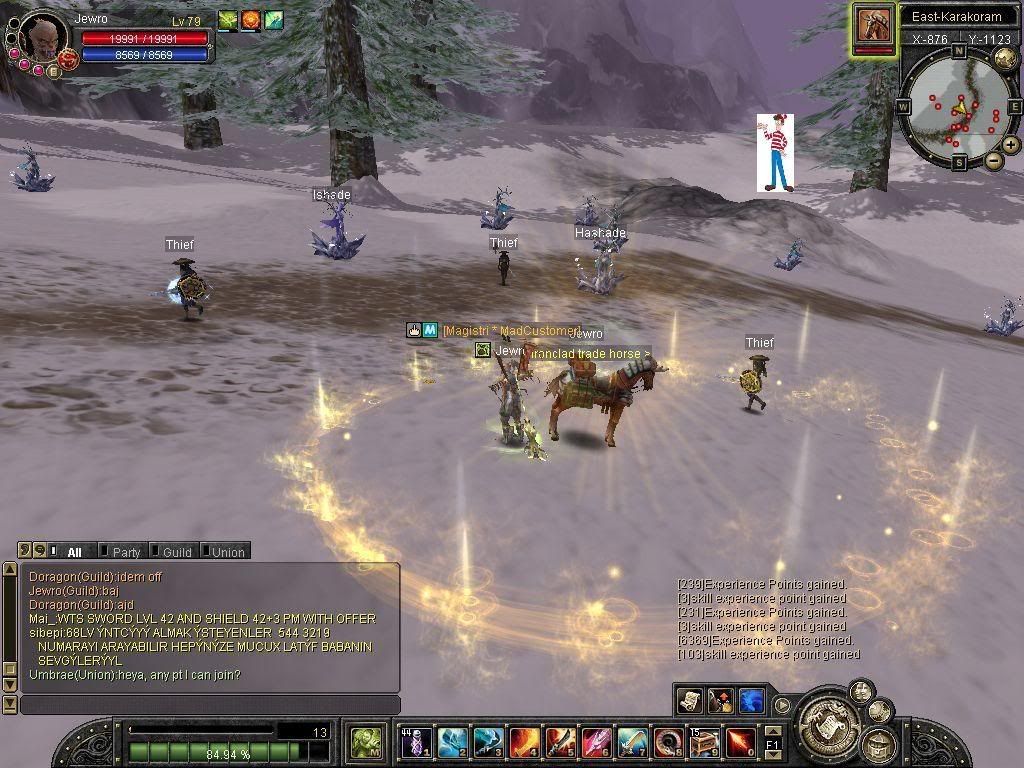Viewport: 1024px width, 768px height.
Task: Activate the fire arrow skill in slot 0
Action: point(740,742)
